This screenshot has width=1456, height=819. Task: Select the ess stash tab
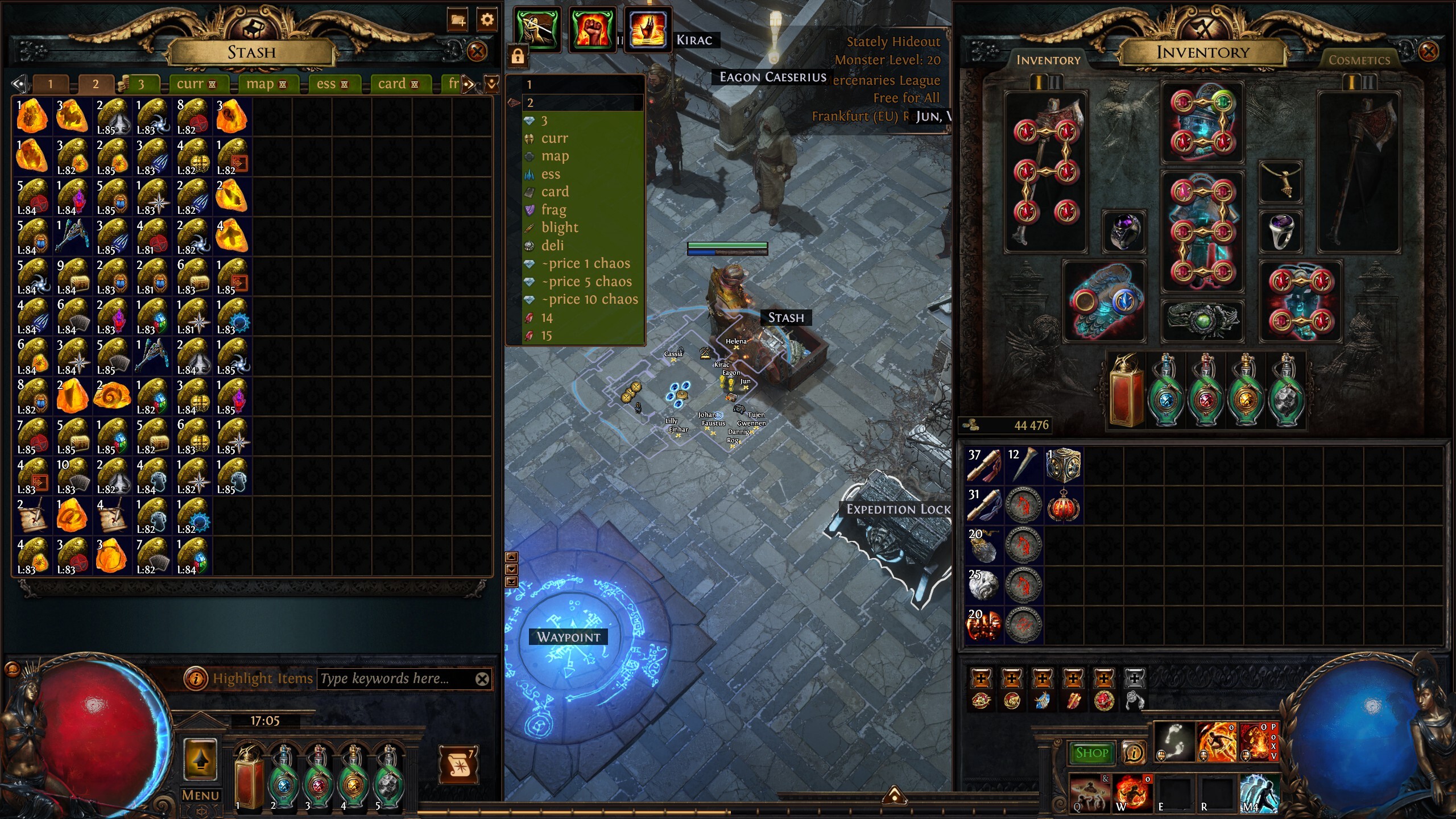coord(332,84)
